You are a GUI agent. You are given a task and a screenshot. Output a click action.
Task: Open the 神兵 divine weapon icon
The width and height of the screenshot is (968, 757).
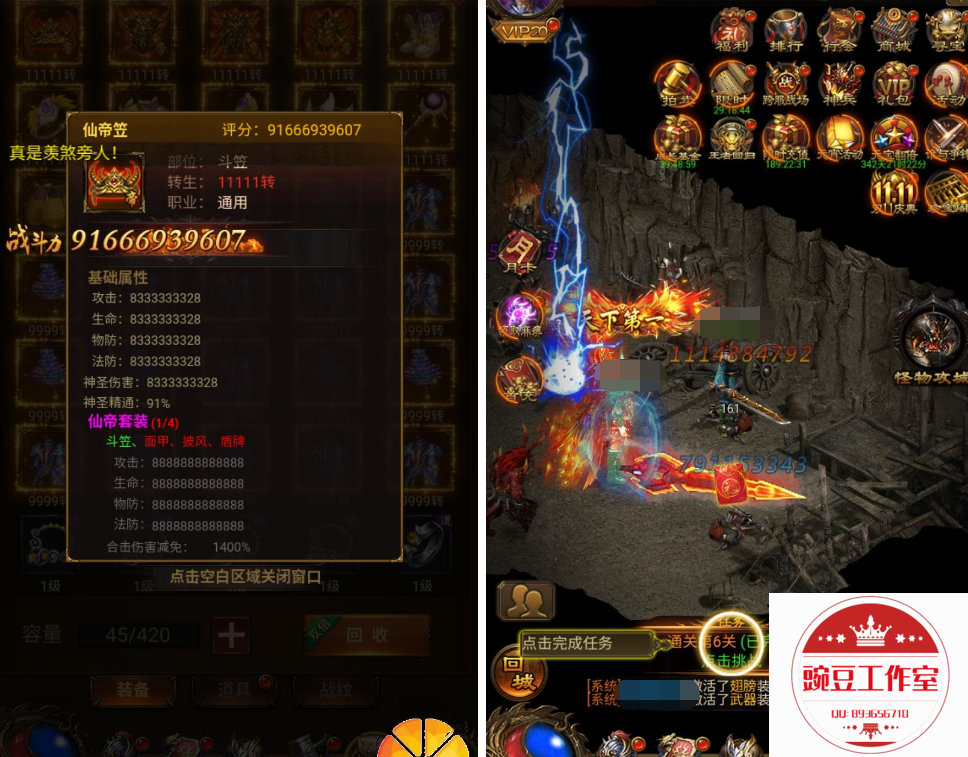pyautogui.click(x=838, y=84)
